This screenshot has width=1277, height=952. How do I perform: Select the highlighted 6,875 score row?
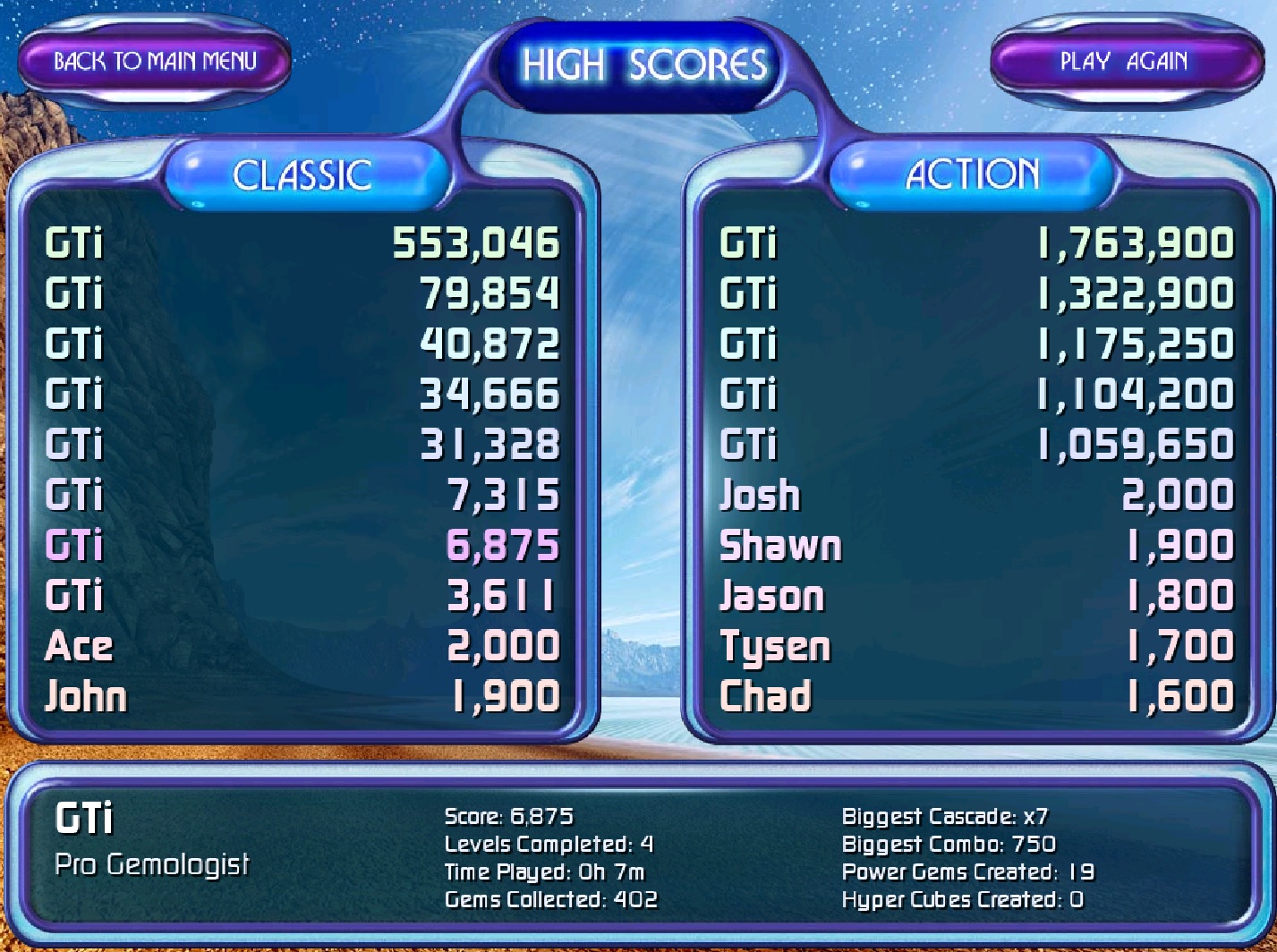(302, 546)
